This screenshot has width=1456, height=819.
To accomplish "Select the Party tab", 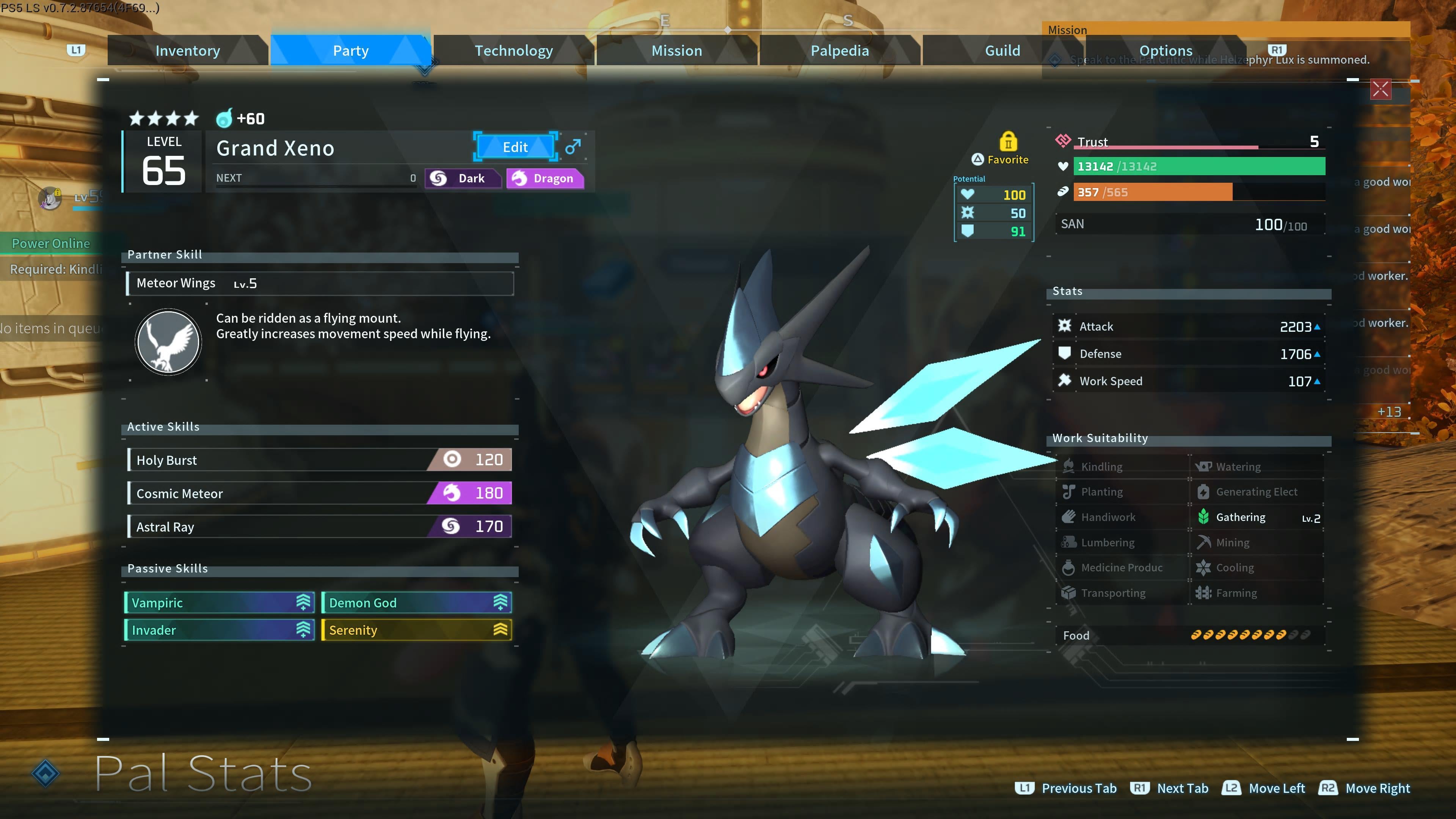I will pyautogui.click(x=350, y=51).
